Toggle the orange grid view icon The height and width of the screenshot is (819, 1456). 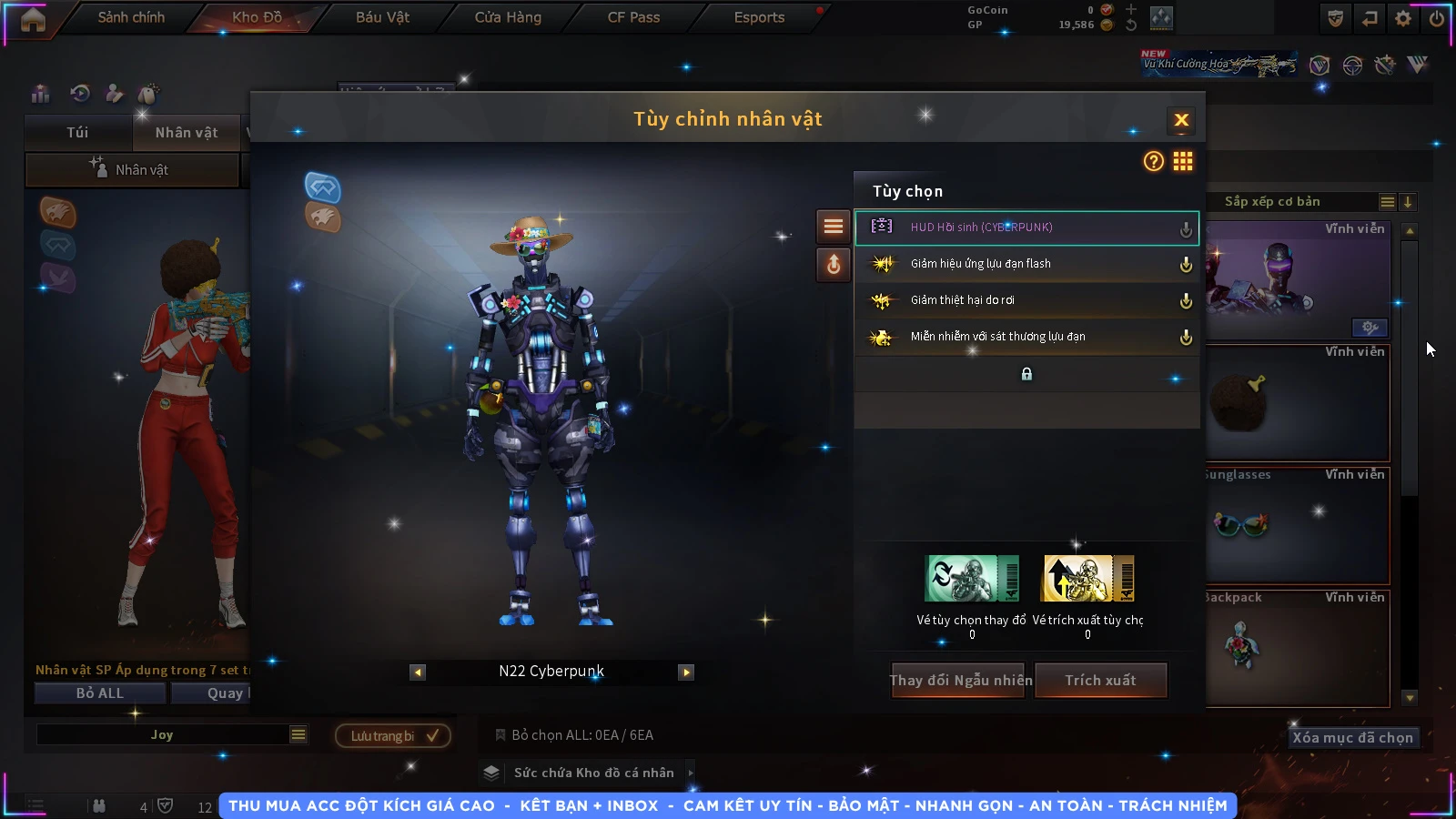(x=1183, y=161)
